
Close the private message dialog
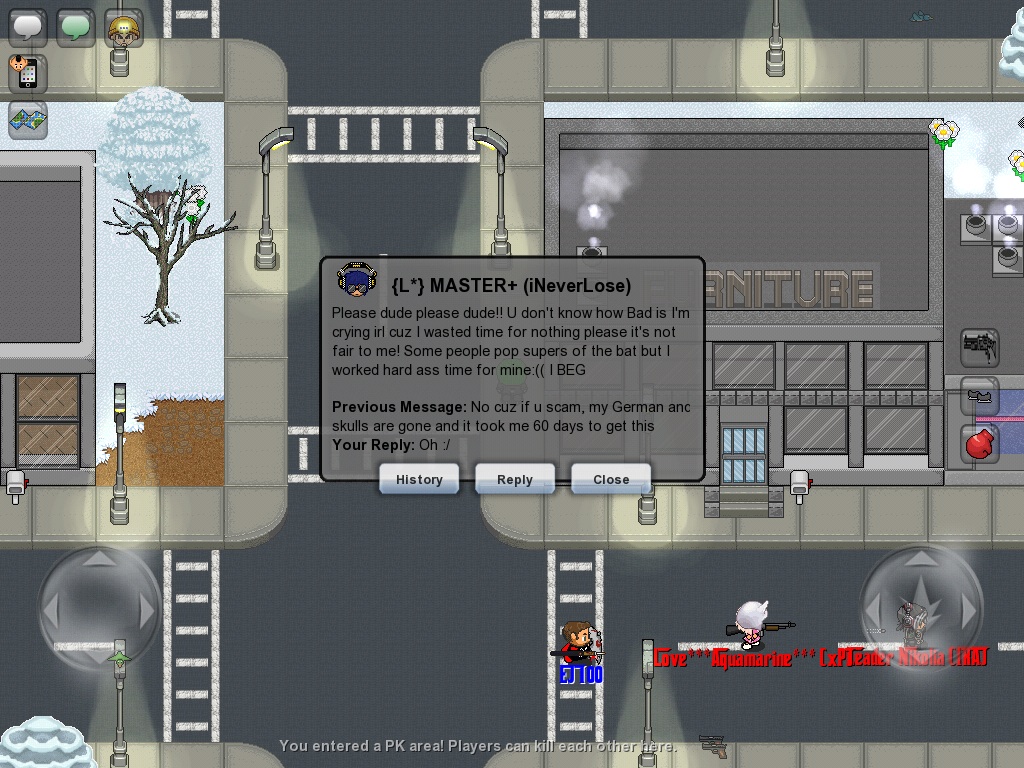(611, 479)
